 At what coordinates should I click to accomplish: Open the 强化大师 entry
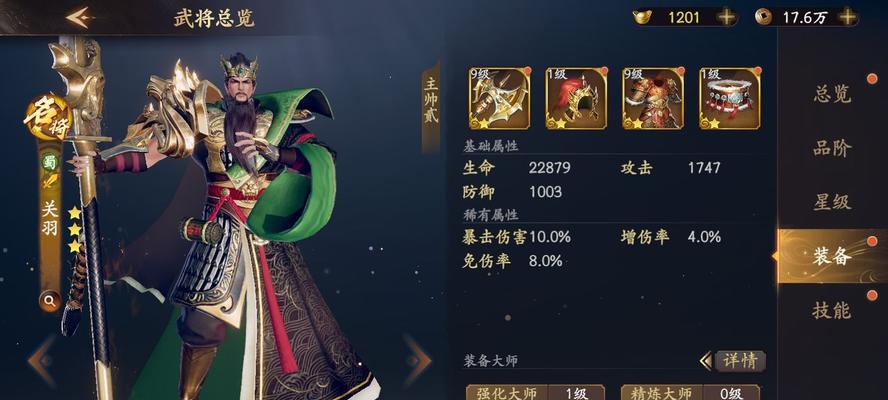535,392
